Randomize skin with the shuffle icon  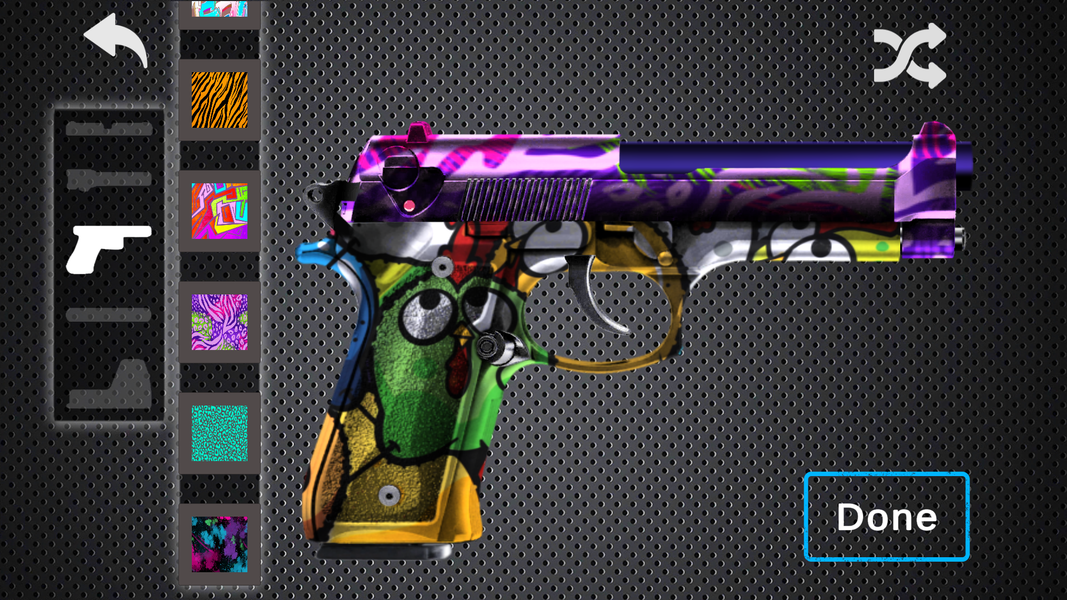point(909,56)
